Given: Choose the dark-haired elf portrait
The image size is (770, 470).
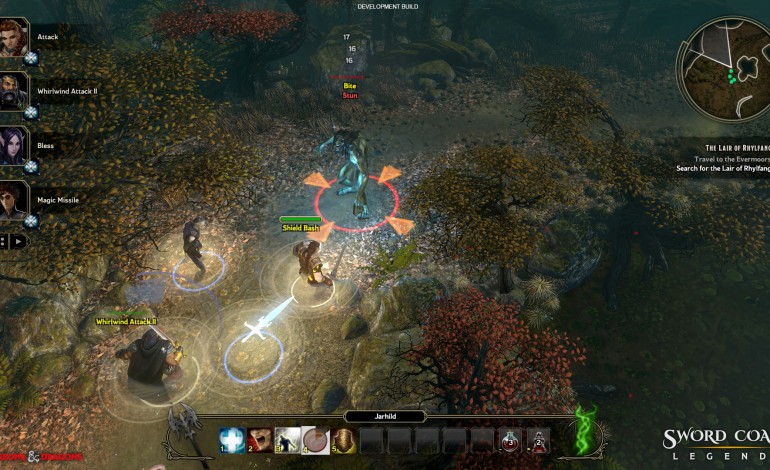Looking at the screenshot, I should click(13, 143).
